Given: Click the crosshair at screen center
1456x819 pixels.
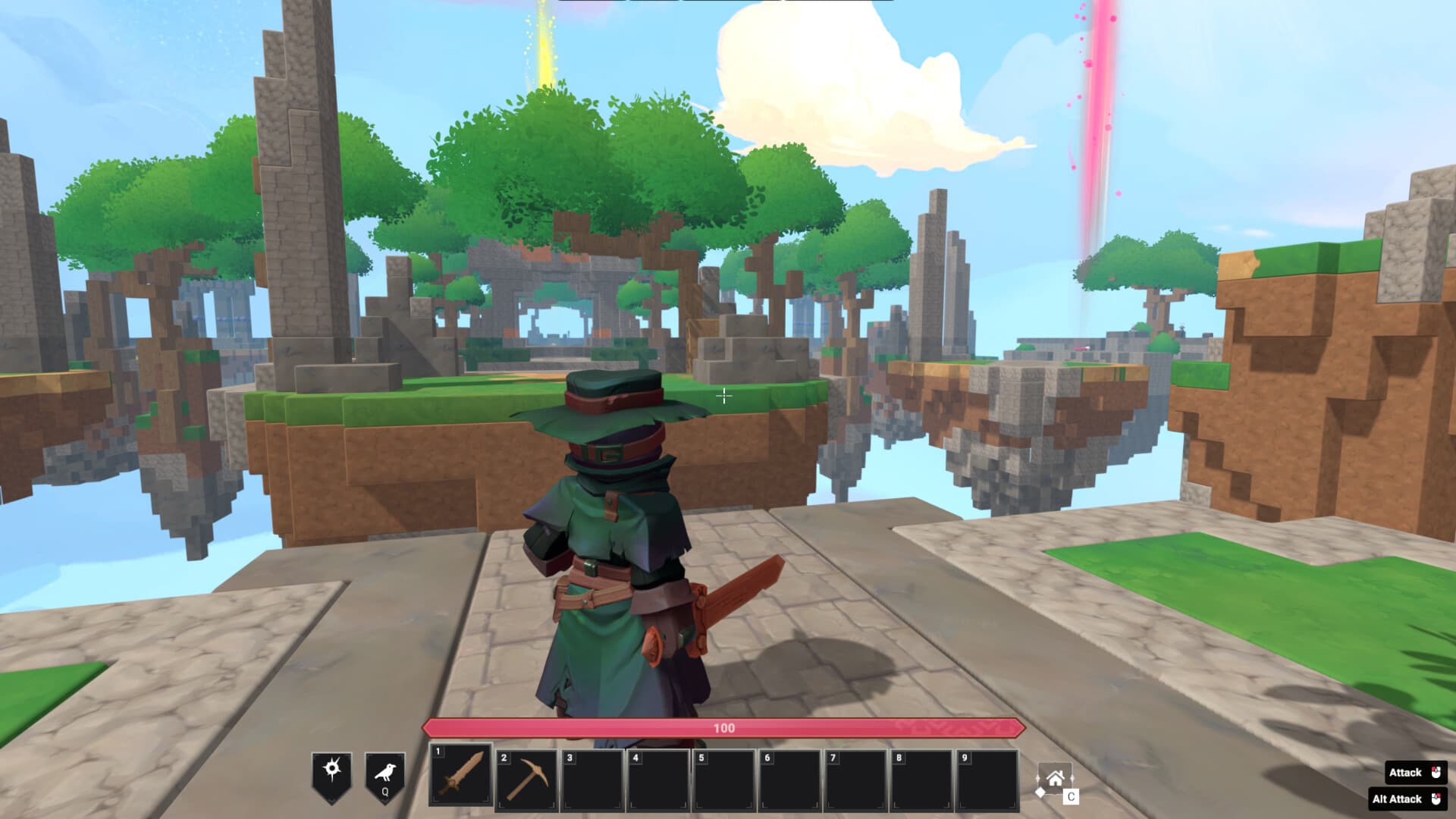Looking at the screenshot, I should (725, 396).
